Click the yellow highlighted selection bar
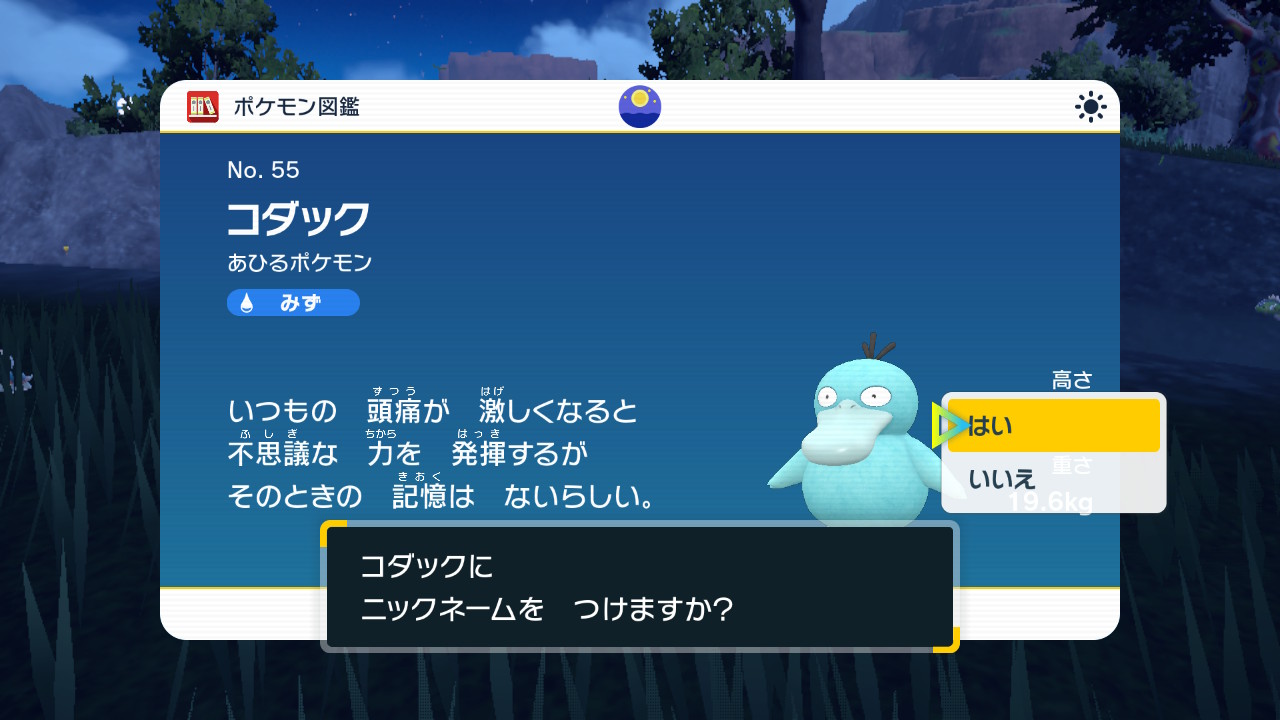1280x720 pixels. point(1053,425)
